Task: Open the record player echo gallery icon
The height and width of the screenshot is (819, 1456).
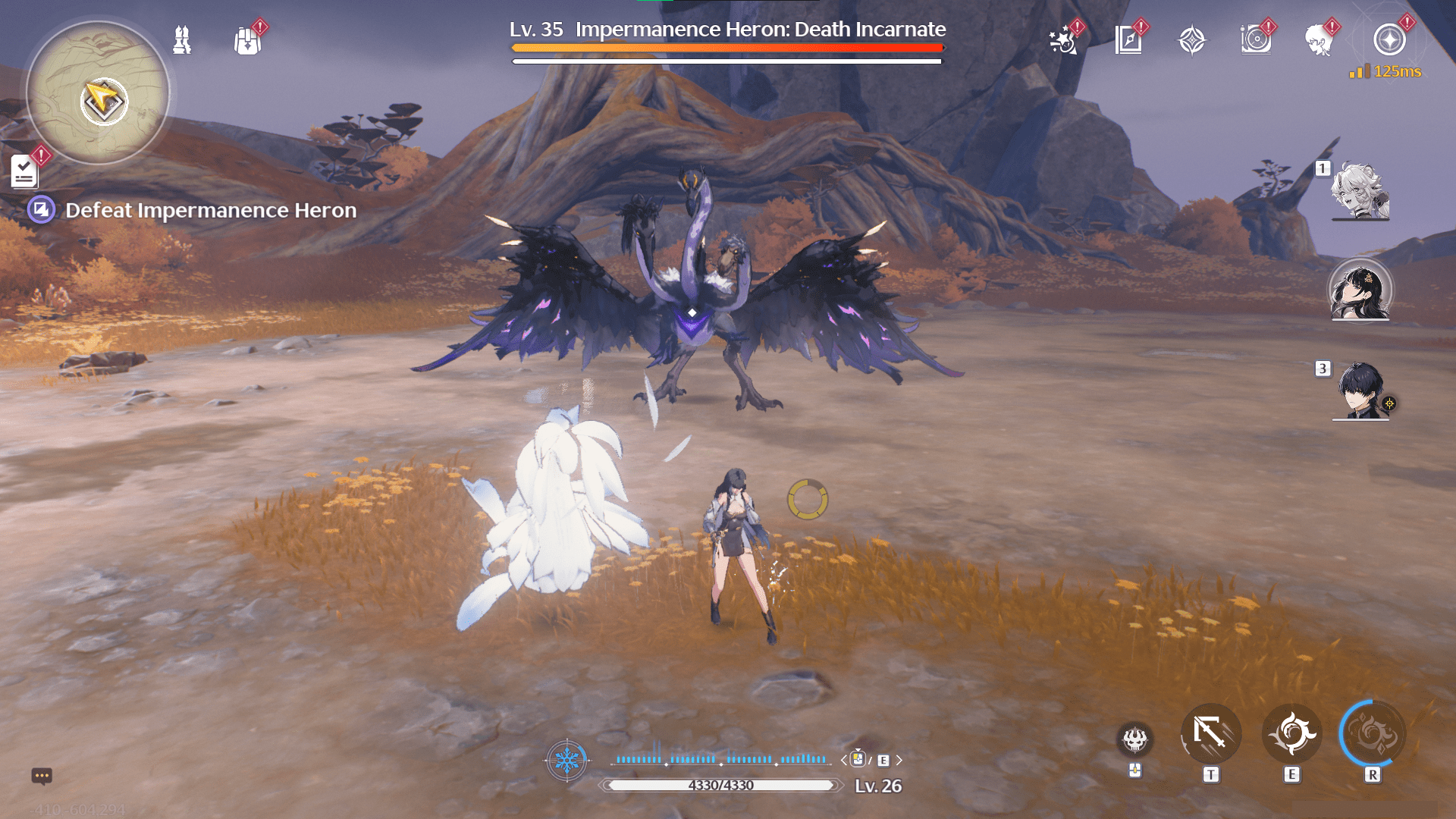Action: pos(1255,40)
